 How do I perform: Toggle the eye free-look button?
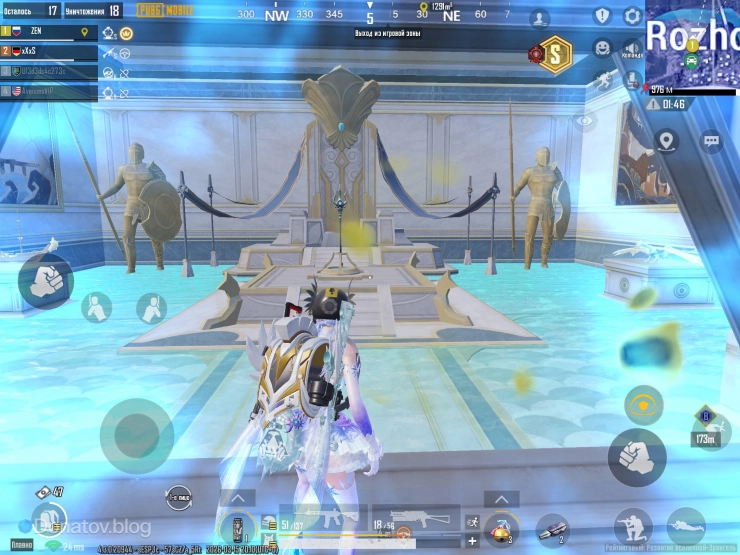point(585,121)
